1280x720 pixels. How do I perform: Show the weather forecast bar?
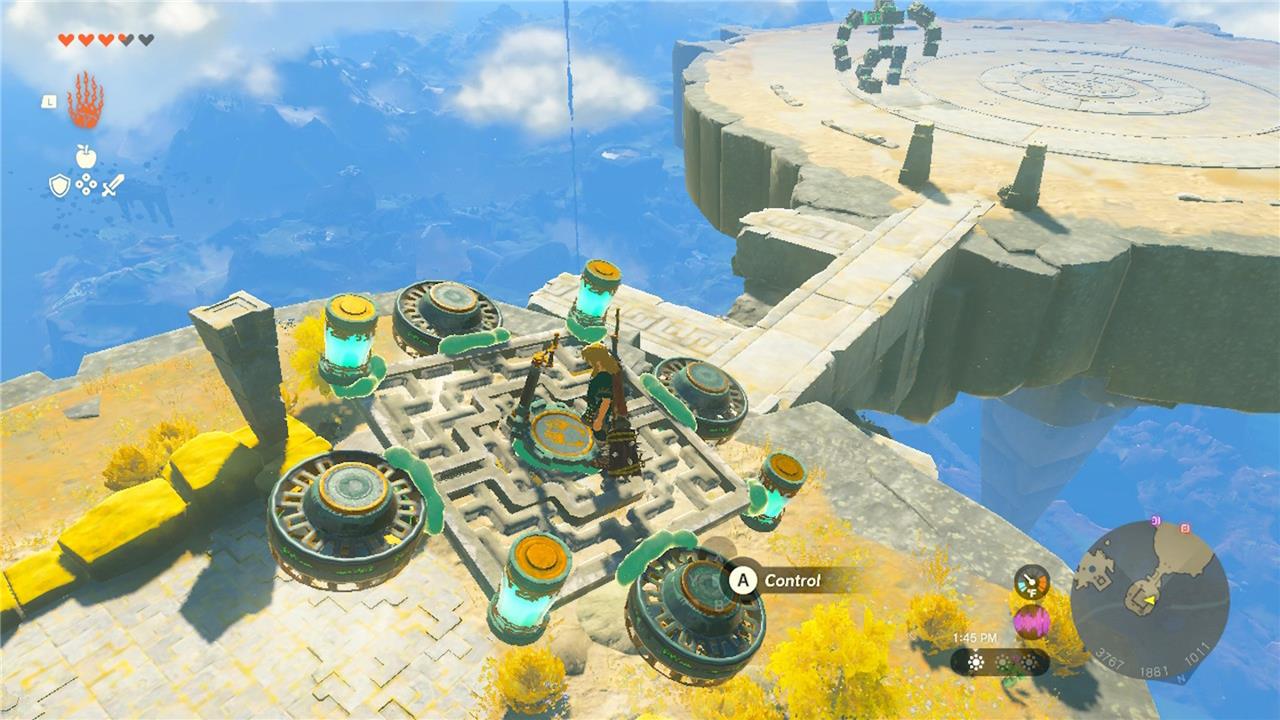(999, 662)
